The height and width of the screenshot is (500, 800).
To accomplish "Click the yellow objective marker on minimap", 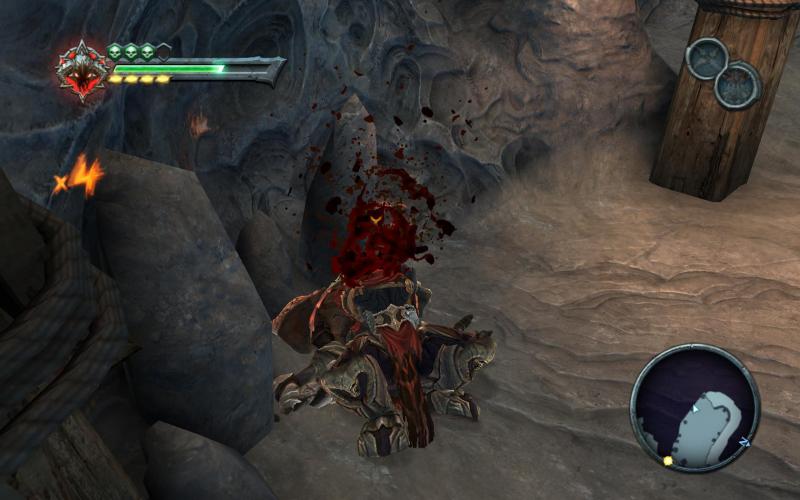I will pyautogui.click(x=667, y=461).
